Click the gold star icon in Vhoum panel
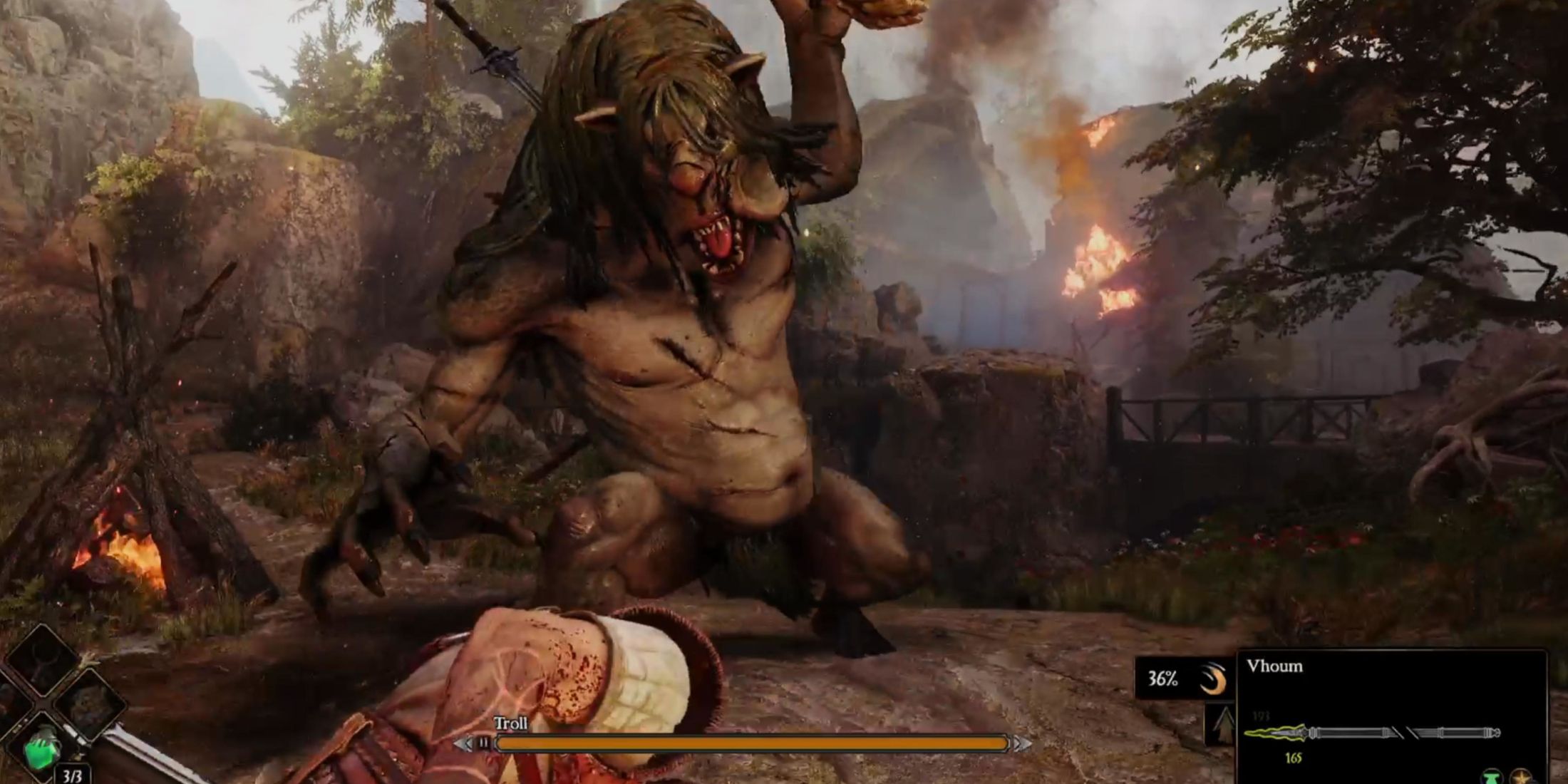This screenshot has width=1568, height=784. click(1521, 776)
